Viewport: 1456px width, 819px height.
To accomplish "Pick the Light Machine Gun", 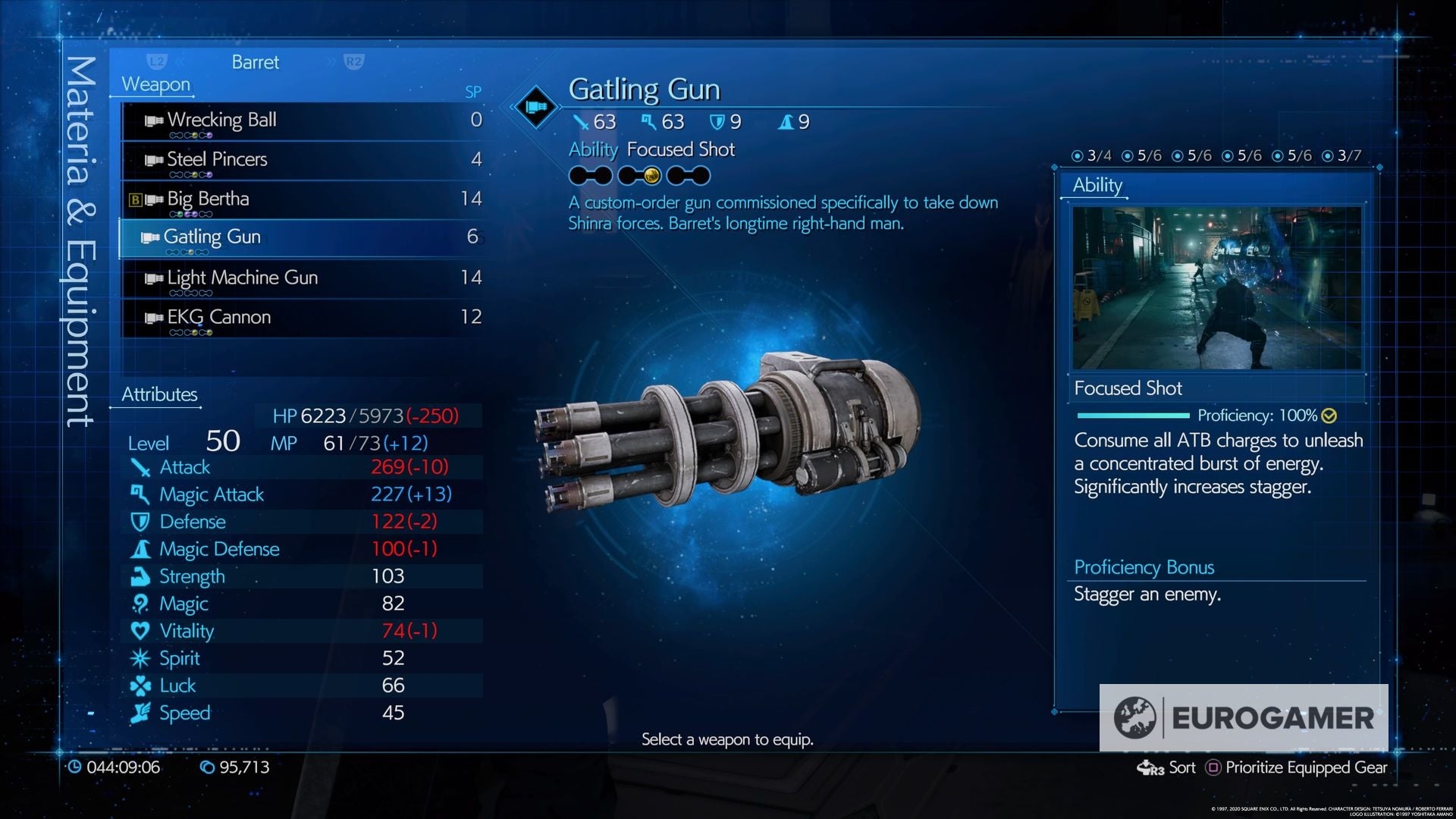I will (303, 278).
